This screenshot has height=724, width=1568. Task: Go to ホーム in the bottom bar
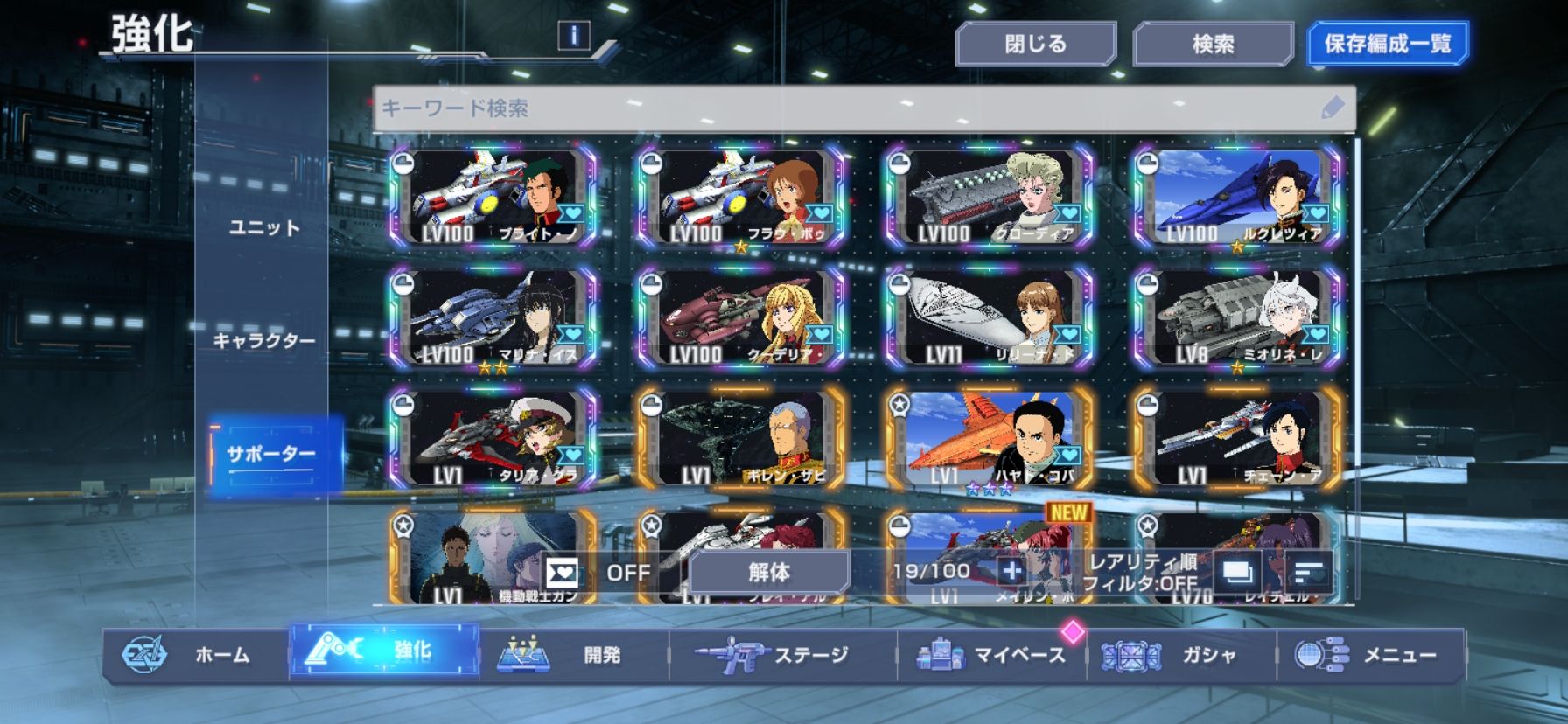point(196,655)
